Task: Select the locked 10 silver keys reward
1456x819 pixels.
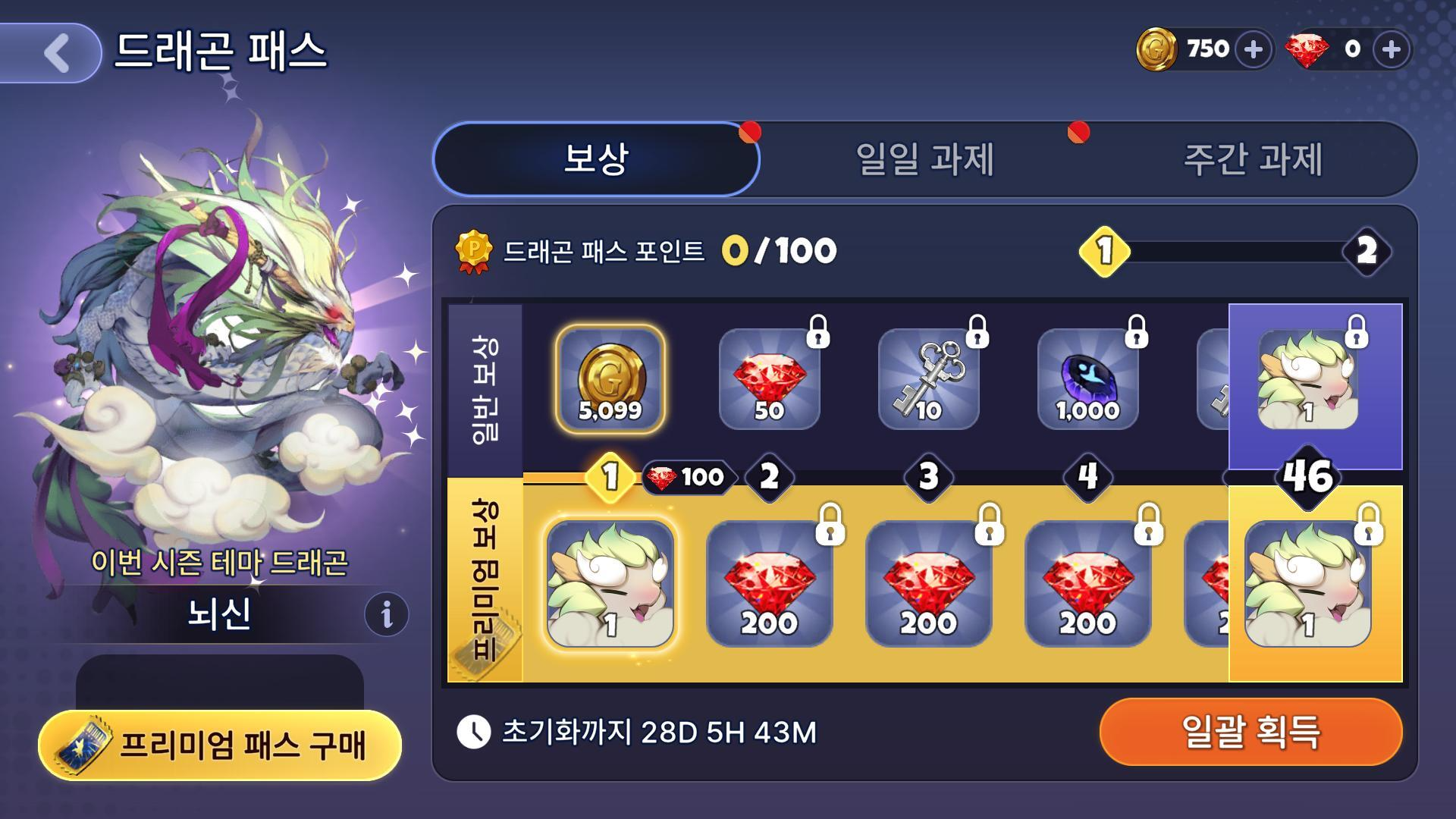Action: pyautogui.click(x=928, y=379)
